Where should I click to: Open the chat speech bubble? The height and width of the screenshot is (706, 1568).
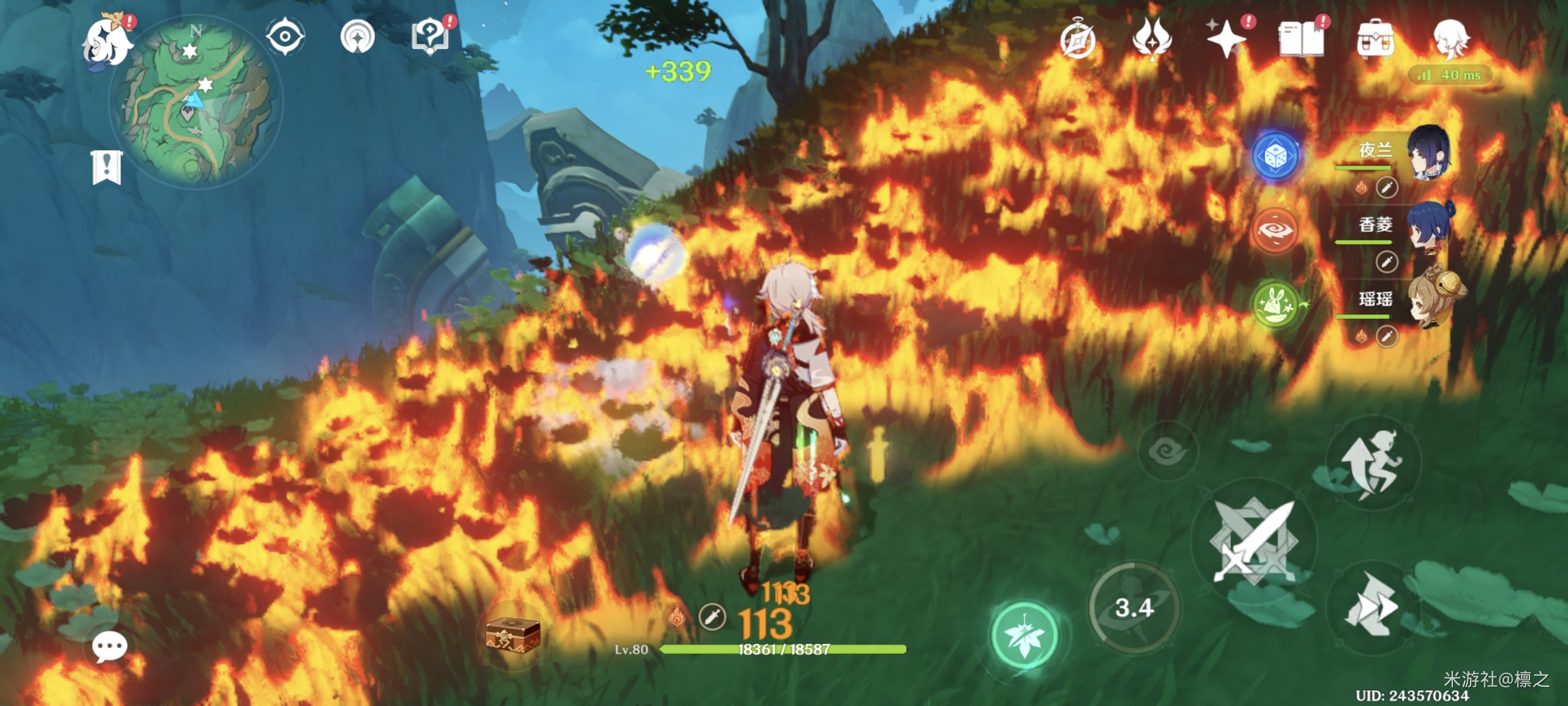click(109, 647)
